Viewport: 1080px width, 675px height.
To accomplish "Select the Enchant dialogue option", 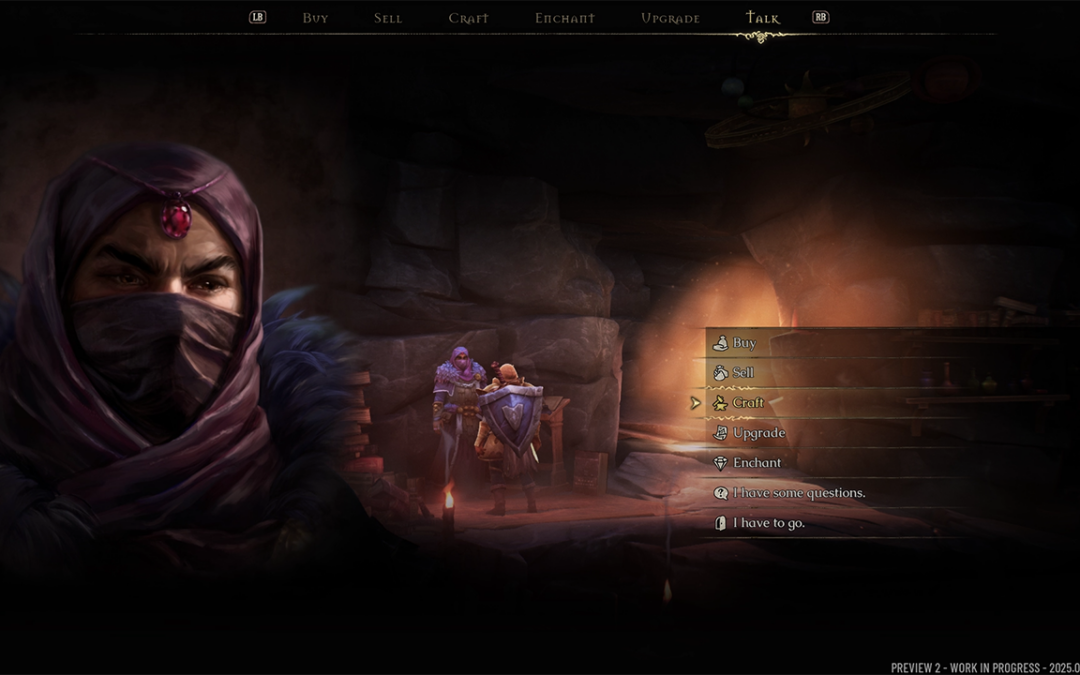I will click(x=757, y=463).
